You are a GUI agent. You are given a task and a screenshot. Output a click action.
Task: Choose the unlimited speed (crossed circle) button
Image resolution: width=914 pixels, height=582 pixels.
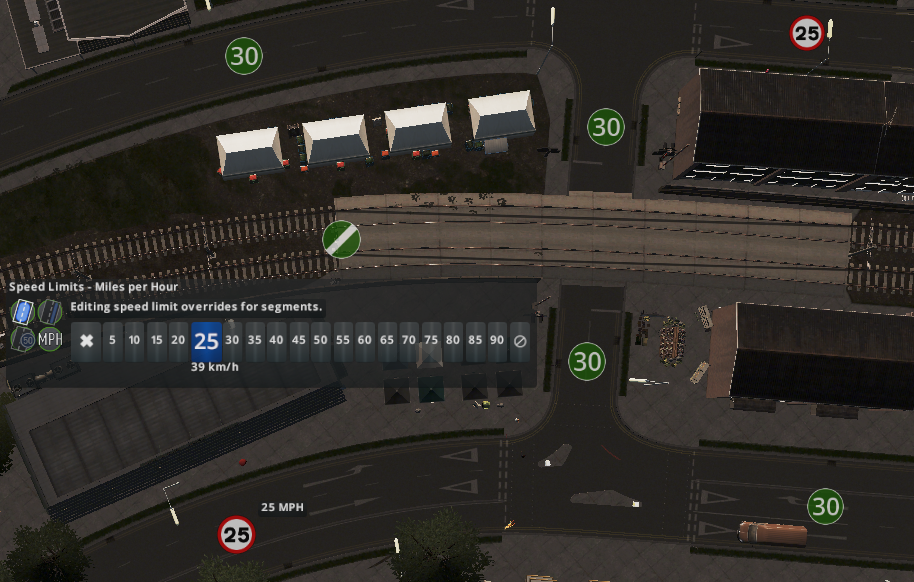[x=520, y=340]
